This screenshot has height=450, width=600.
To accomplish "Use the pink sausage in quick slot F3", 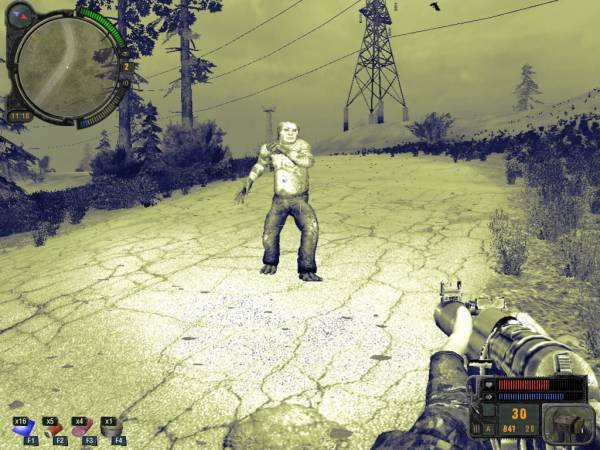I will [x=81, y=432].
